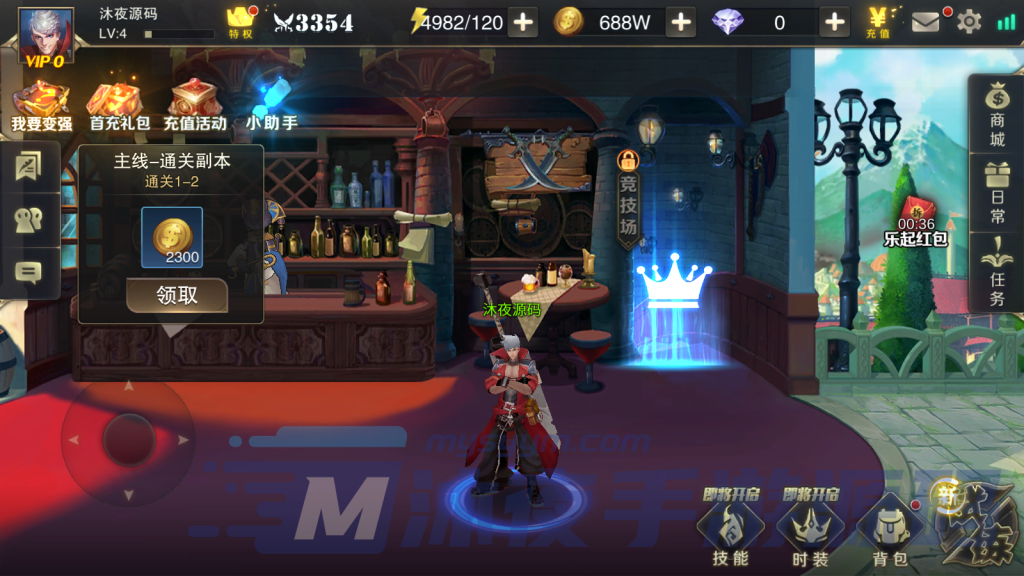The height and width of the screenshot is (576, 1024).
Task: Add gold coins using the plus button
Action: 680,22
